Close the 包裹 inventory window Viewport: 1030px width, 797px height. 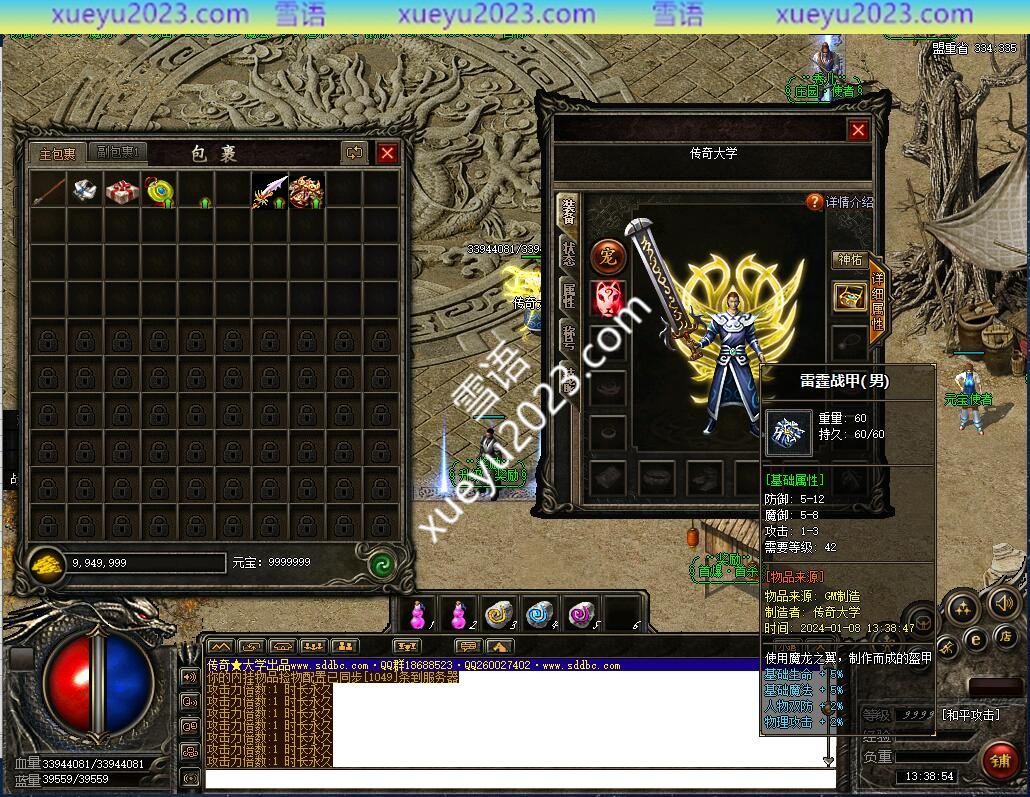387,153
